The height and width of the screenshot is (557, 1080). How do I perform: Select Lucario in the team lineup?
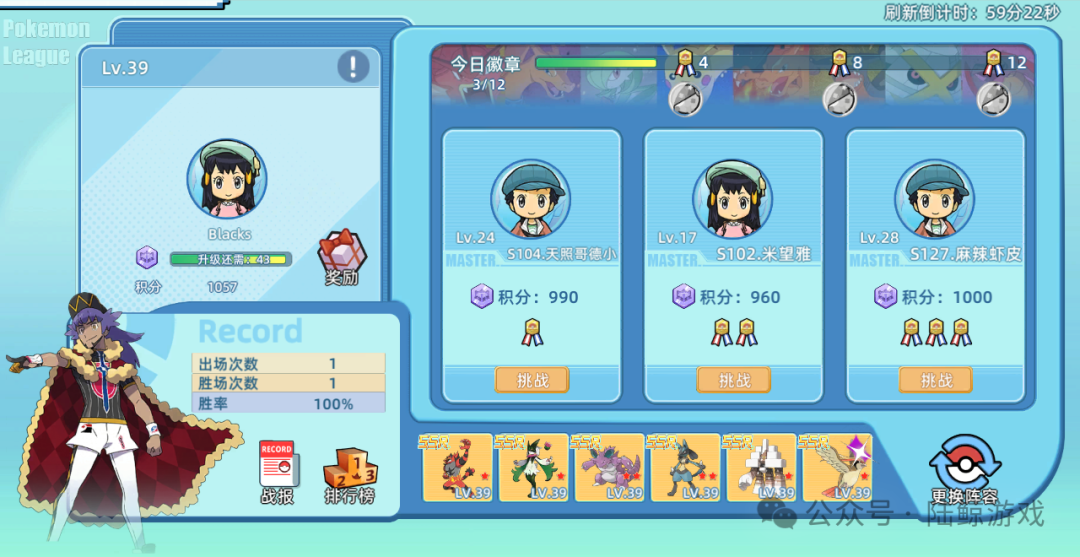coord(685,467)
